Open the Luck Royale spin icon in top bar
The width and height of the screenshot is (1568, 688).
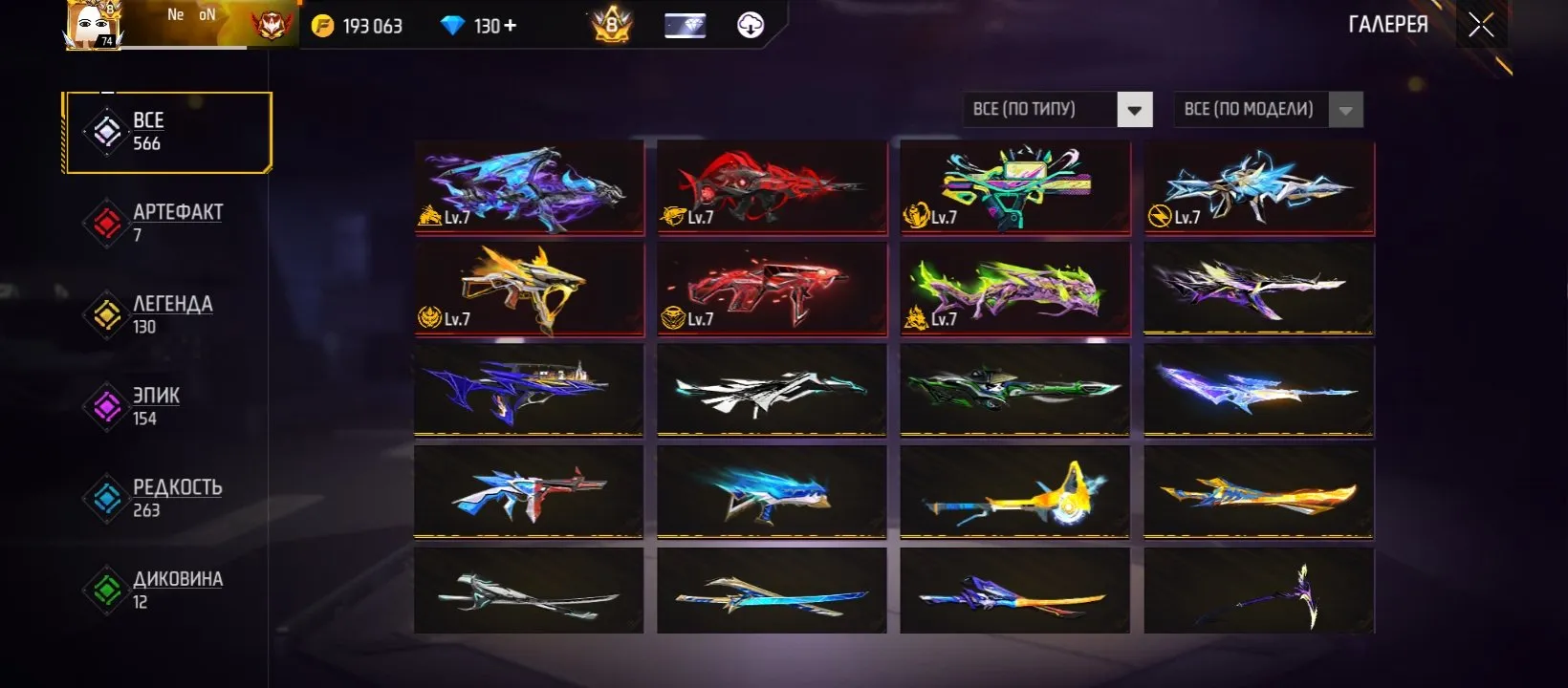(x=751, y=26)
